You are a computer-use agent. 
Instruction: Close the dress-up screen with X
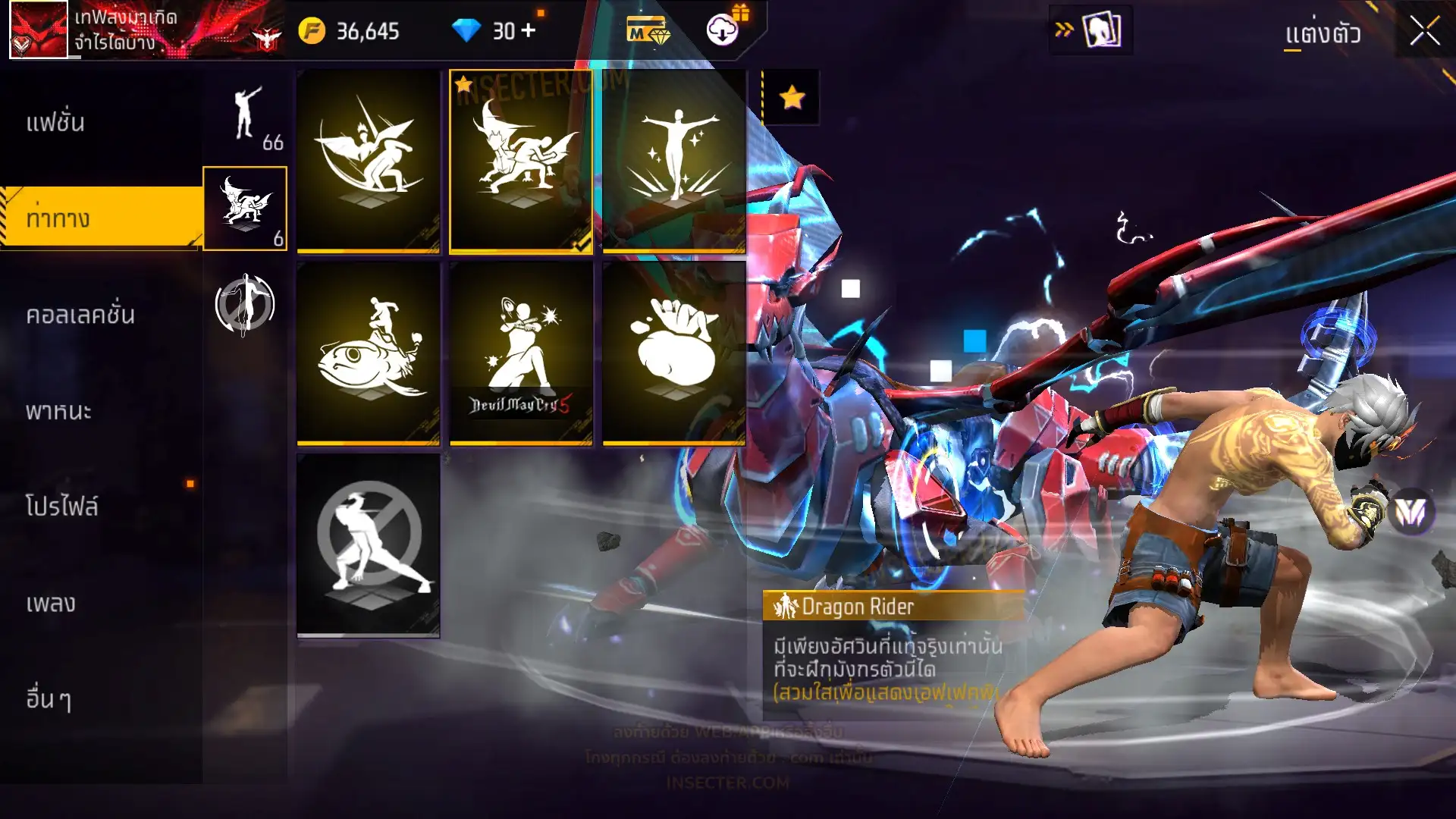pos(1424,32)
